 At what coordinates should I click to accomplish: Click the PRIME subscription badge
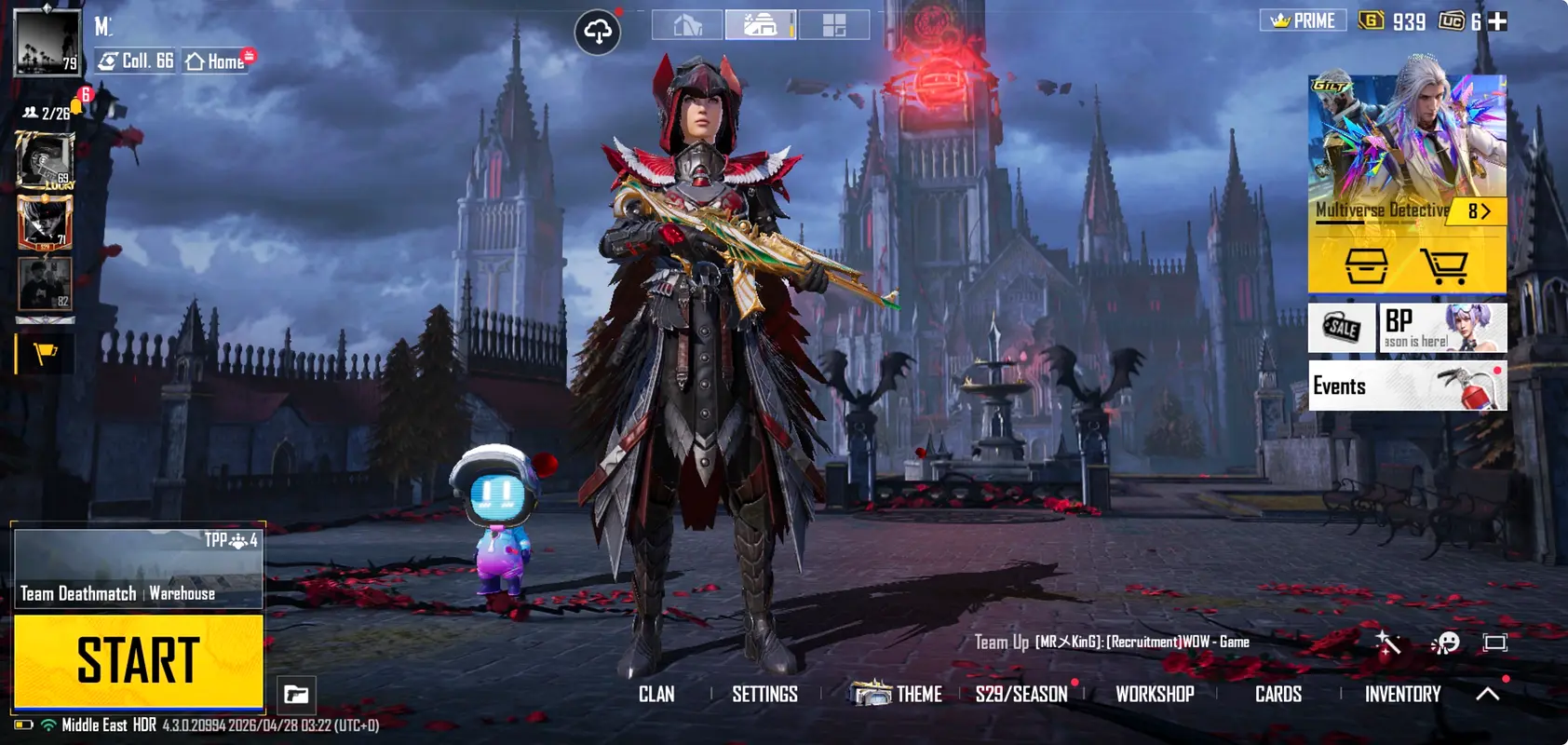[1303, 20]
